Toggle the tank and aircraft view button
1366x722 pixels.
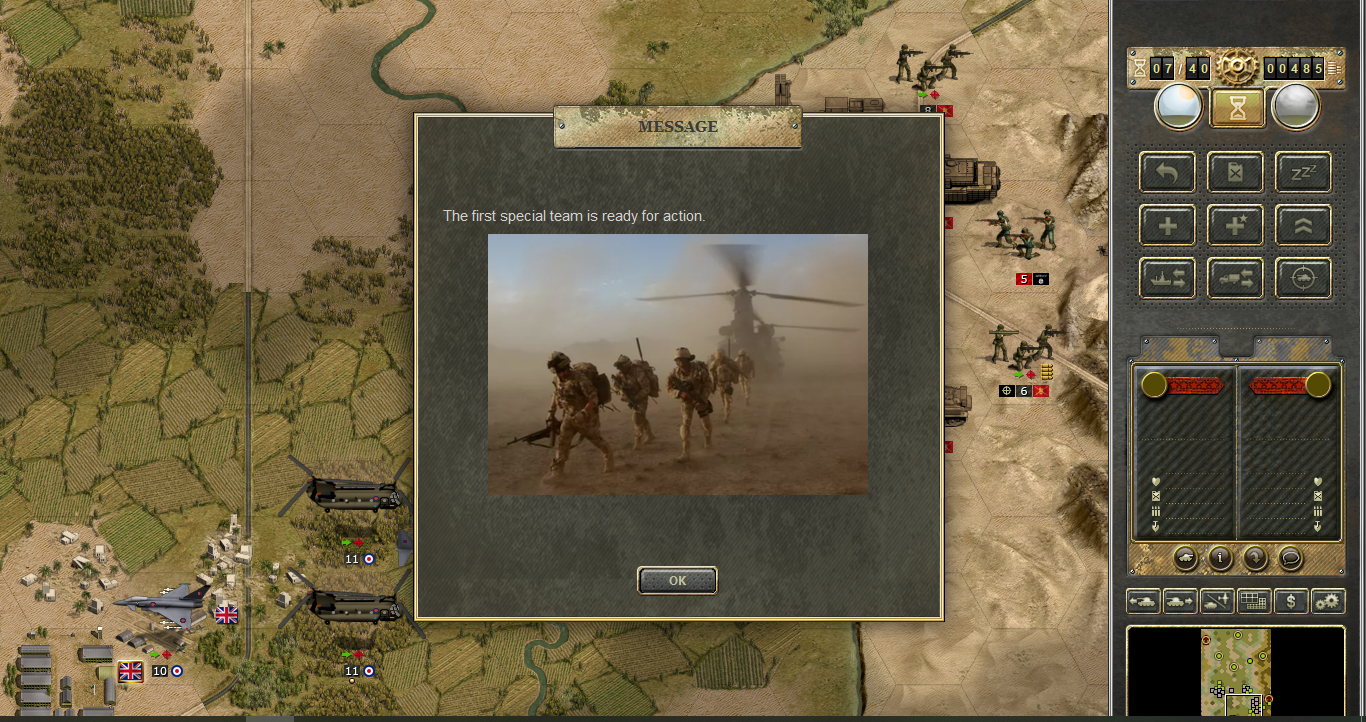1216,601
